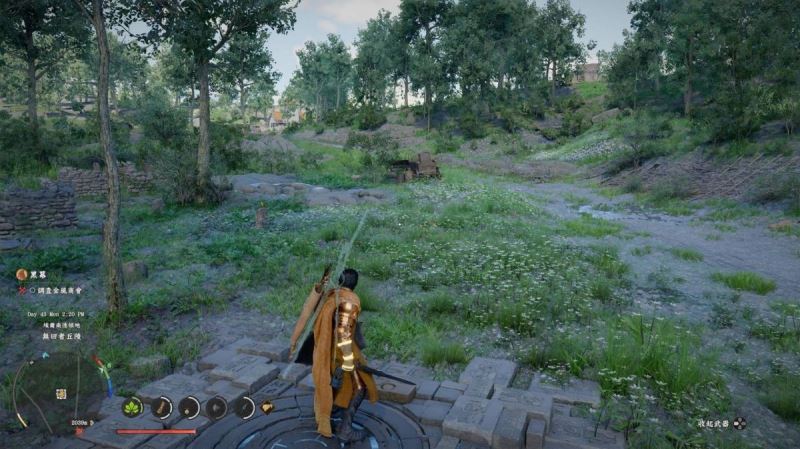This screenshot has height=449, width=800.
Task: Select the golden pouch icon on the hotbar
Action: [x=268, y=407]
